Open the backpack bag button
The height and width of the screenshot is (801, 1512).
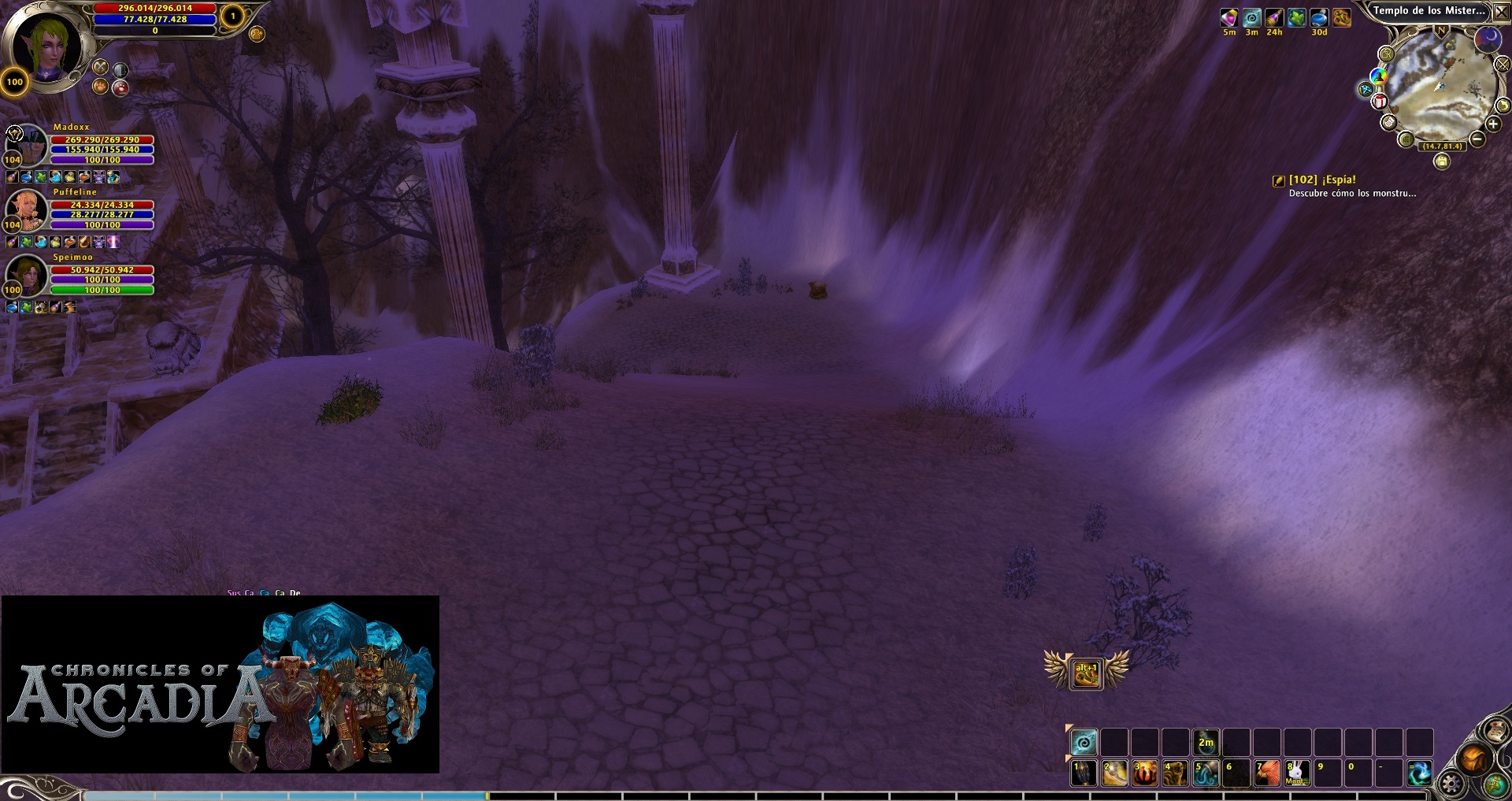(x=1473, y=758)
